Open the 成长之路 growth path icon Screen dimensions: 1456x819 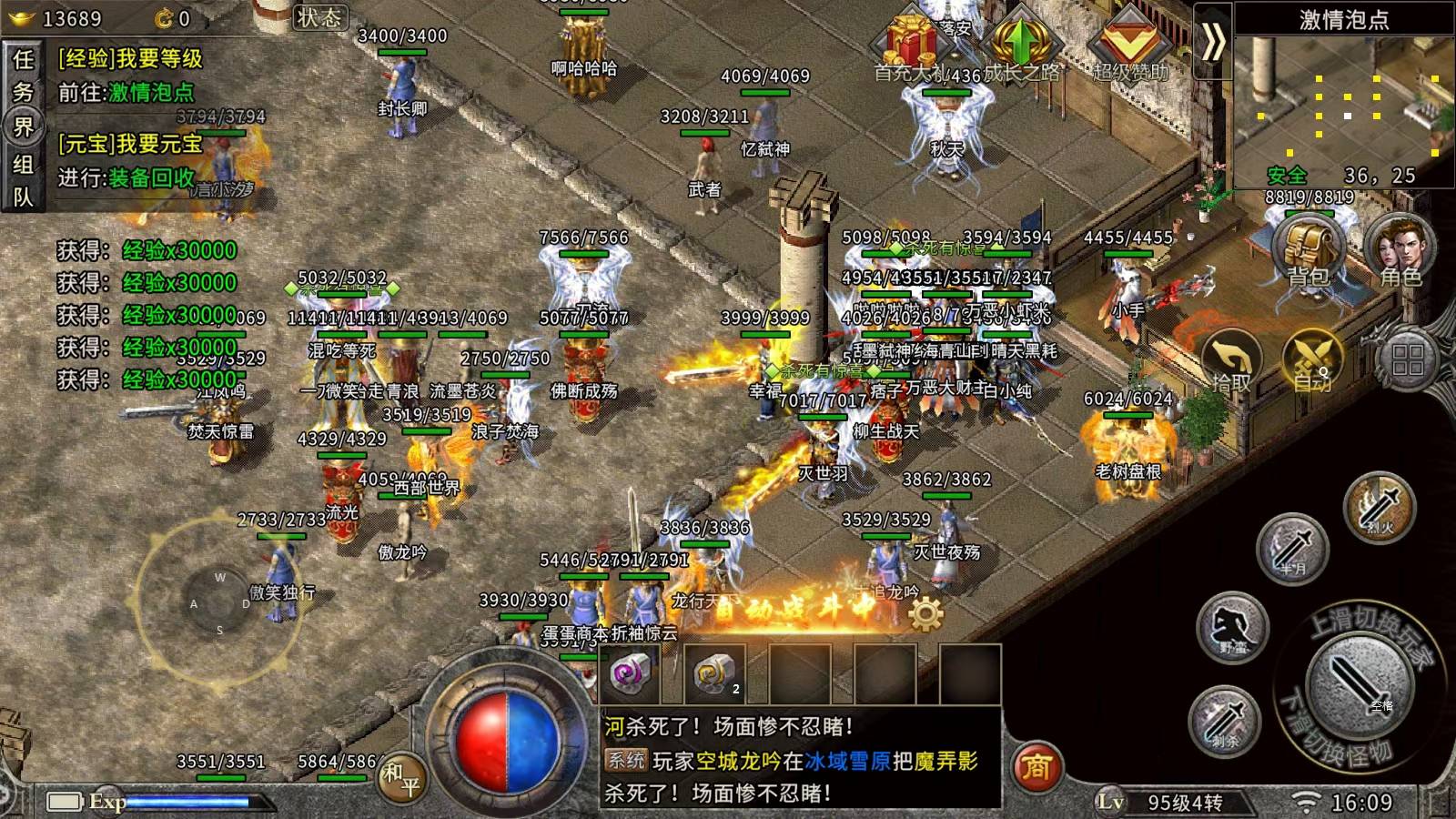(x=1020, y=47)
